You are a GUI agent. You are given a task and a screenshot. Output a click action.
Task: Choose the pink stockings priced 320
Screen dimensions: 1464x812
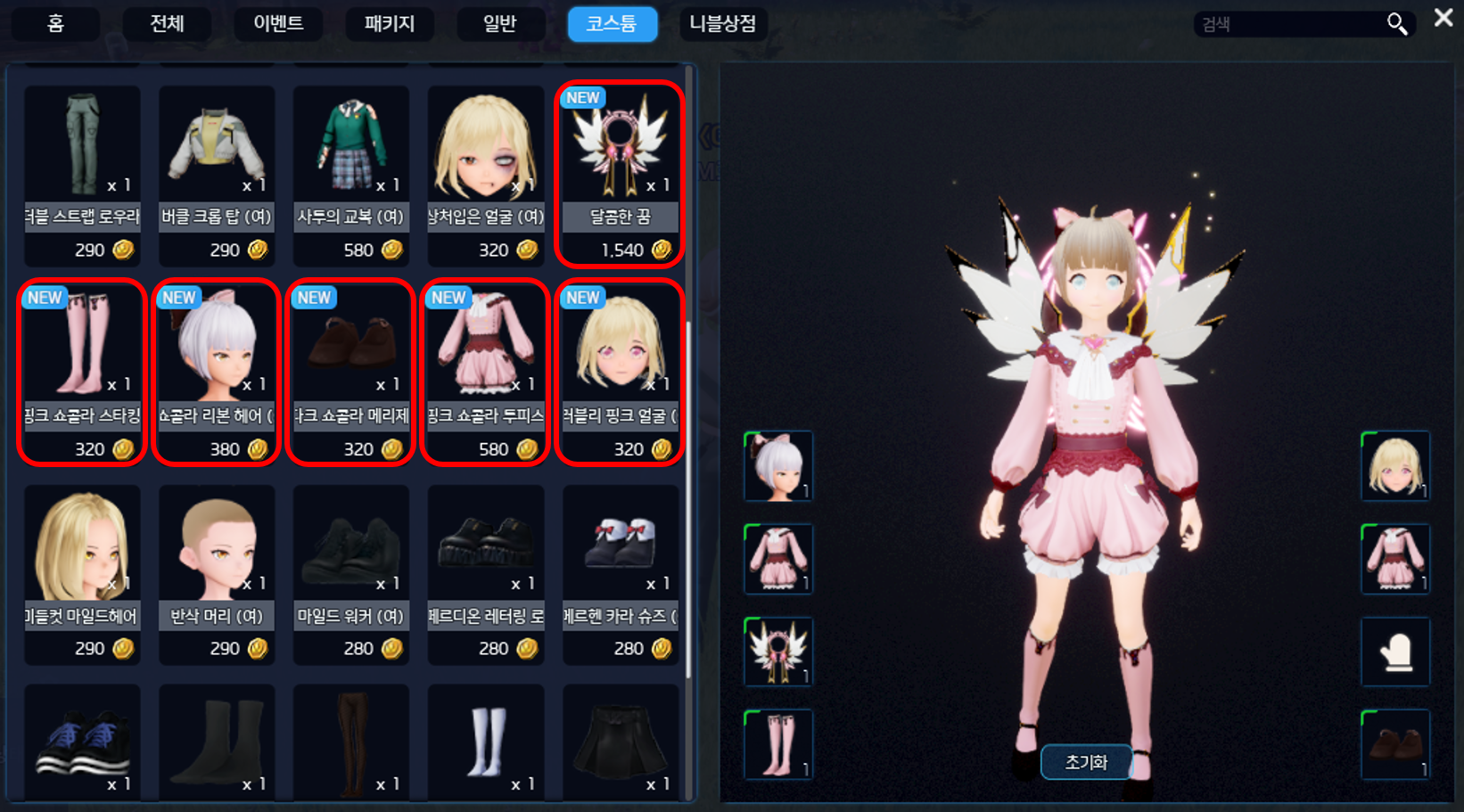pos(82,373)
